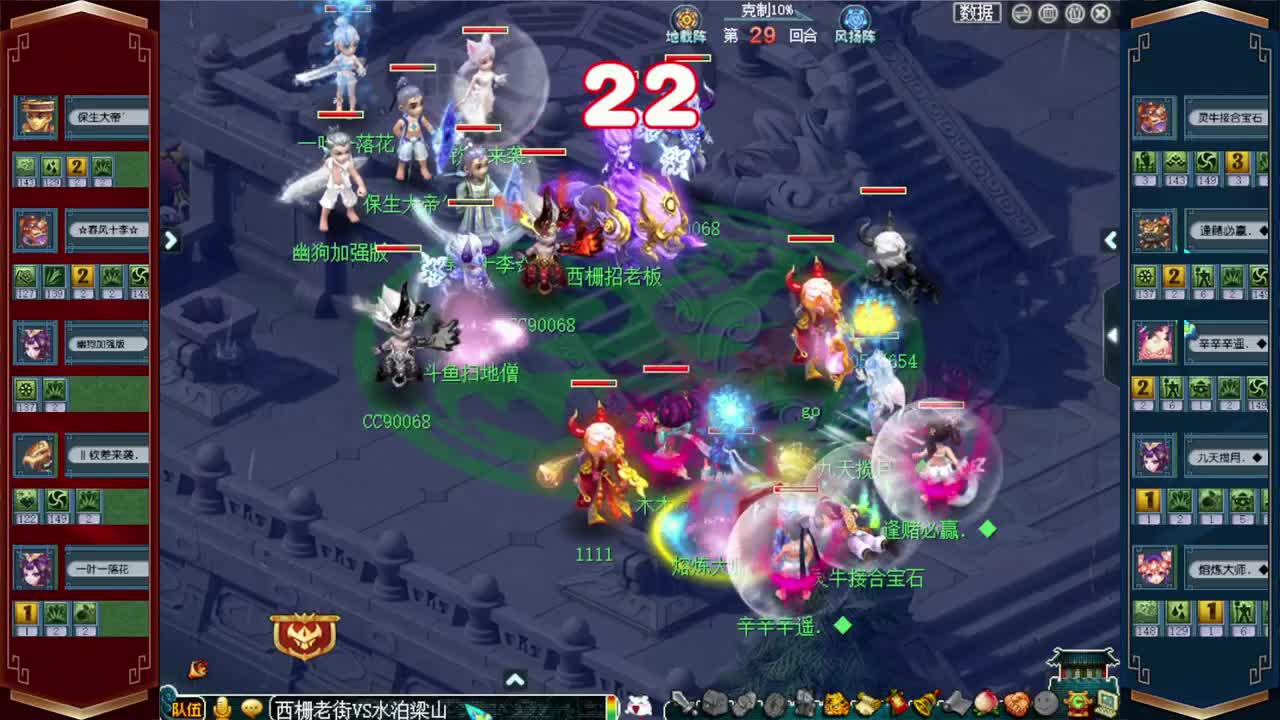
Task: Collapse the right enemy panel arrow
Action: [1110, 240]
